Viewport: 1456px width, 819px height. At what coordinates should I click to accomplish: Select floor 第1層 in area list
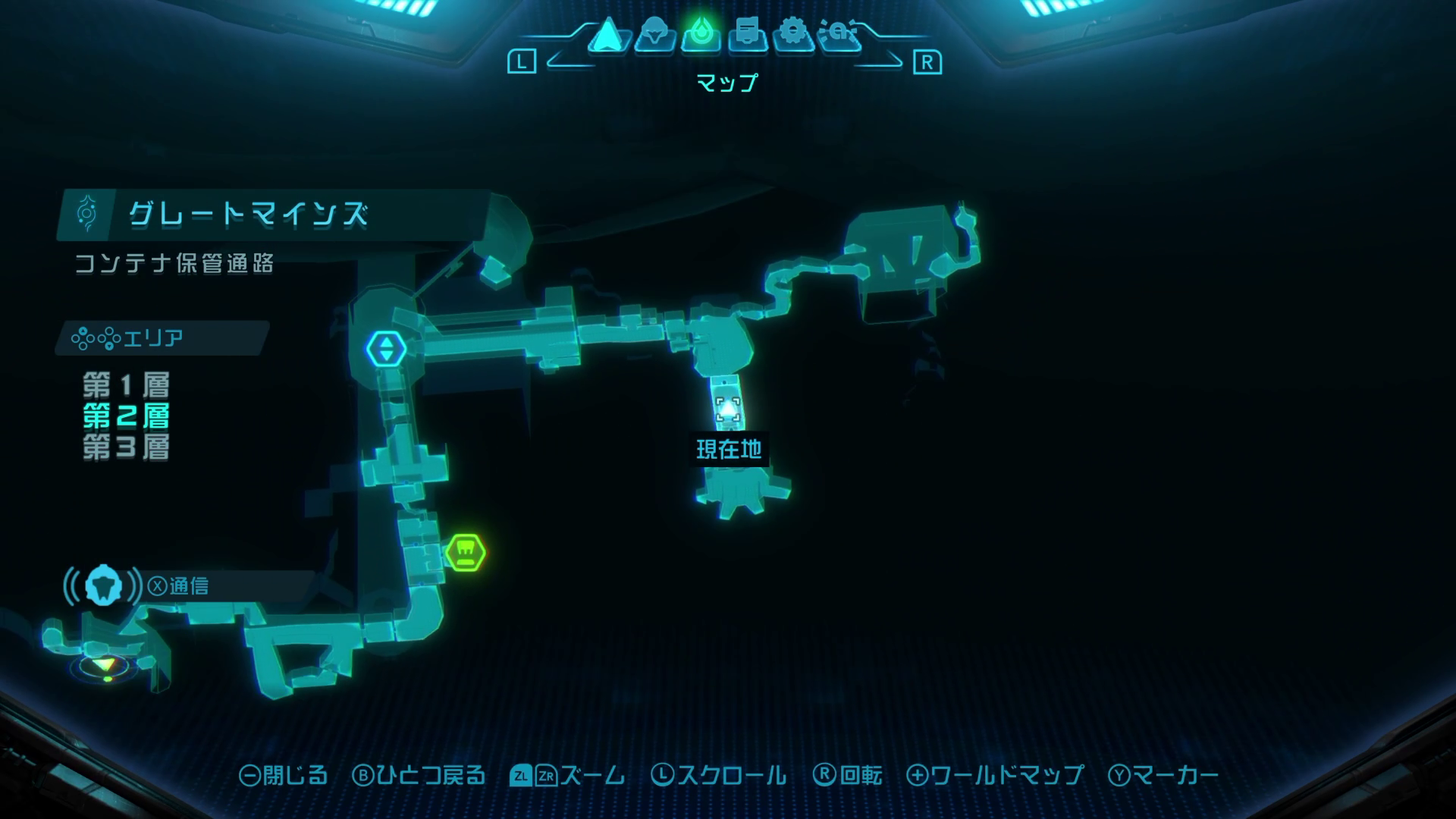(x=126, y=385)
